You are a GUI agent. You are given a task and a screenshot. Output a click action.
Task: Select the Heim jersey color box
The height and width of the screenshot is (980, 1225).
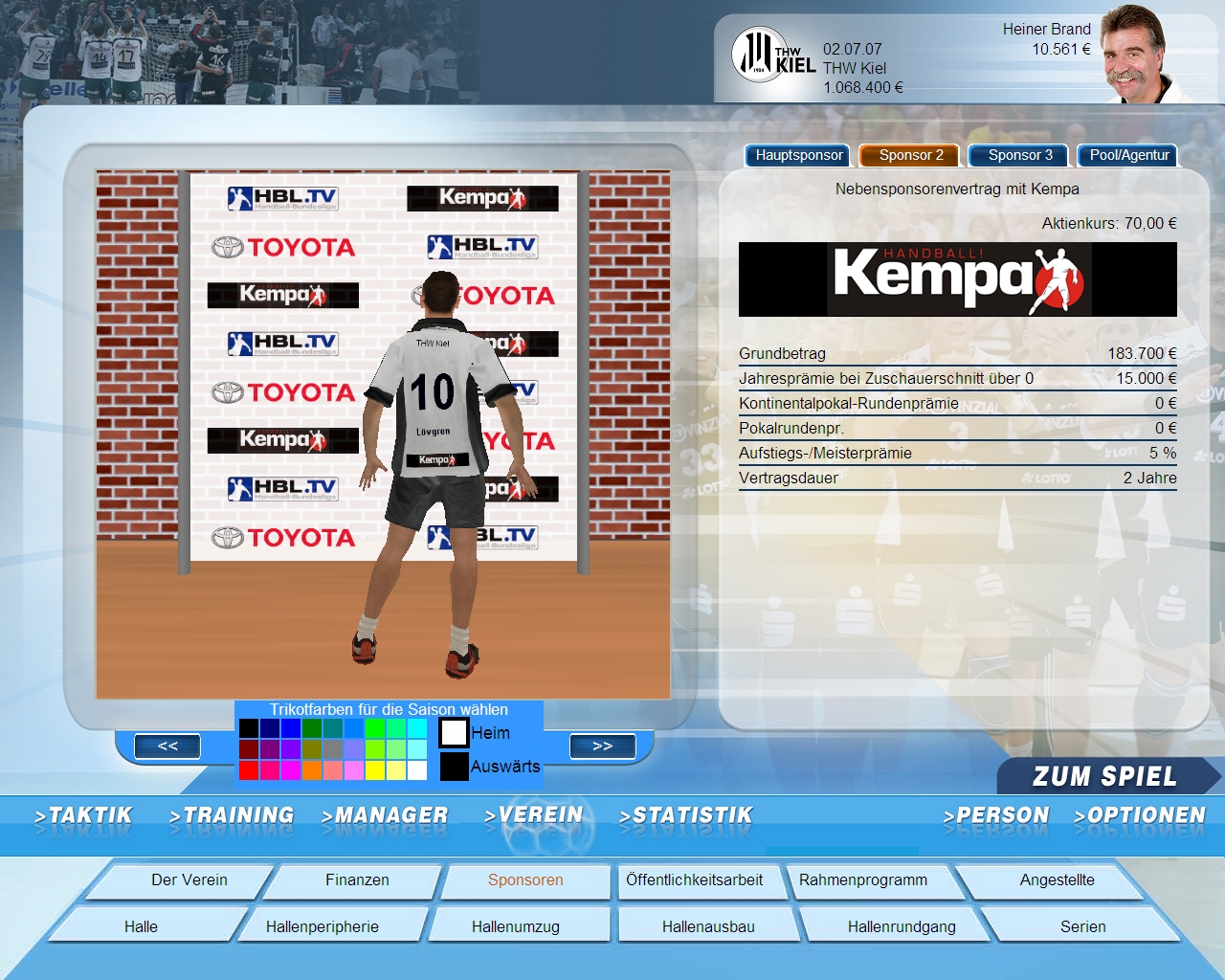tap(454, 733)
